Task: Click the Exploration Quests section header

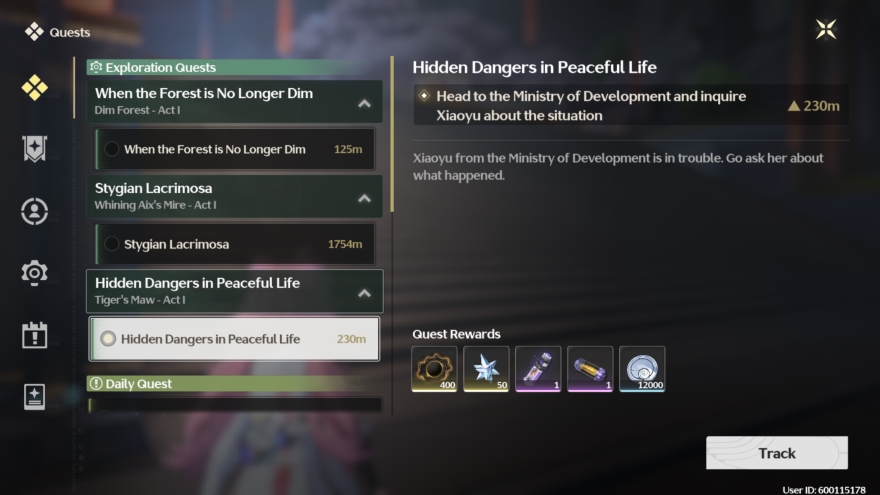Action: (x=234, y=68)
